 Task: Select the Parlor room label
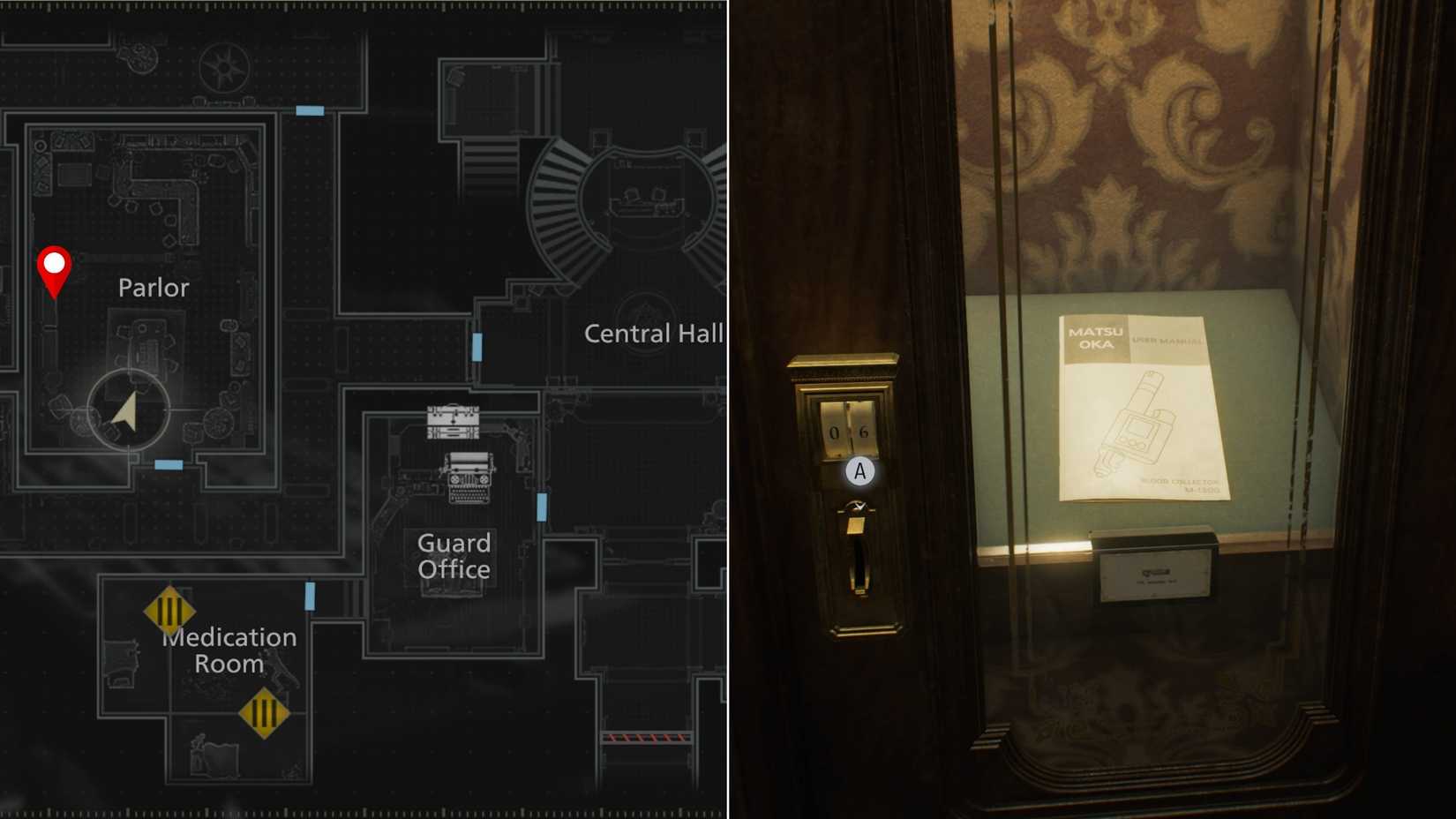pyautogui.click(x=154, y=287)
